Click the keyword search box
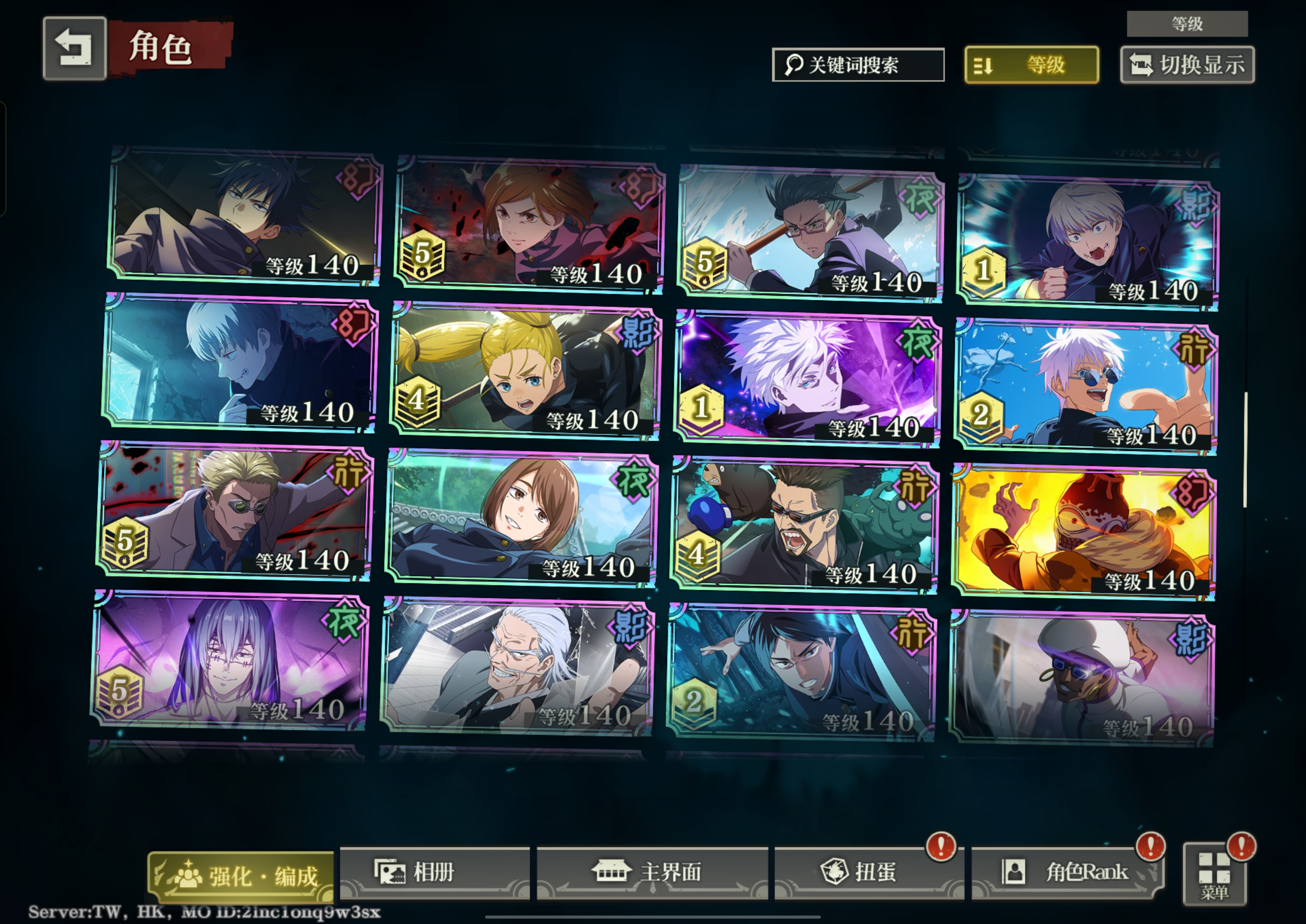 pyautogui.click(x=857, y=65)
